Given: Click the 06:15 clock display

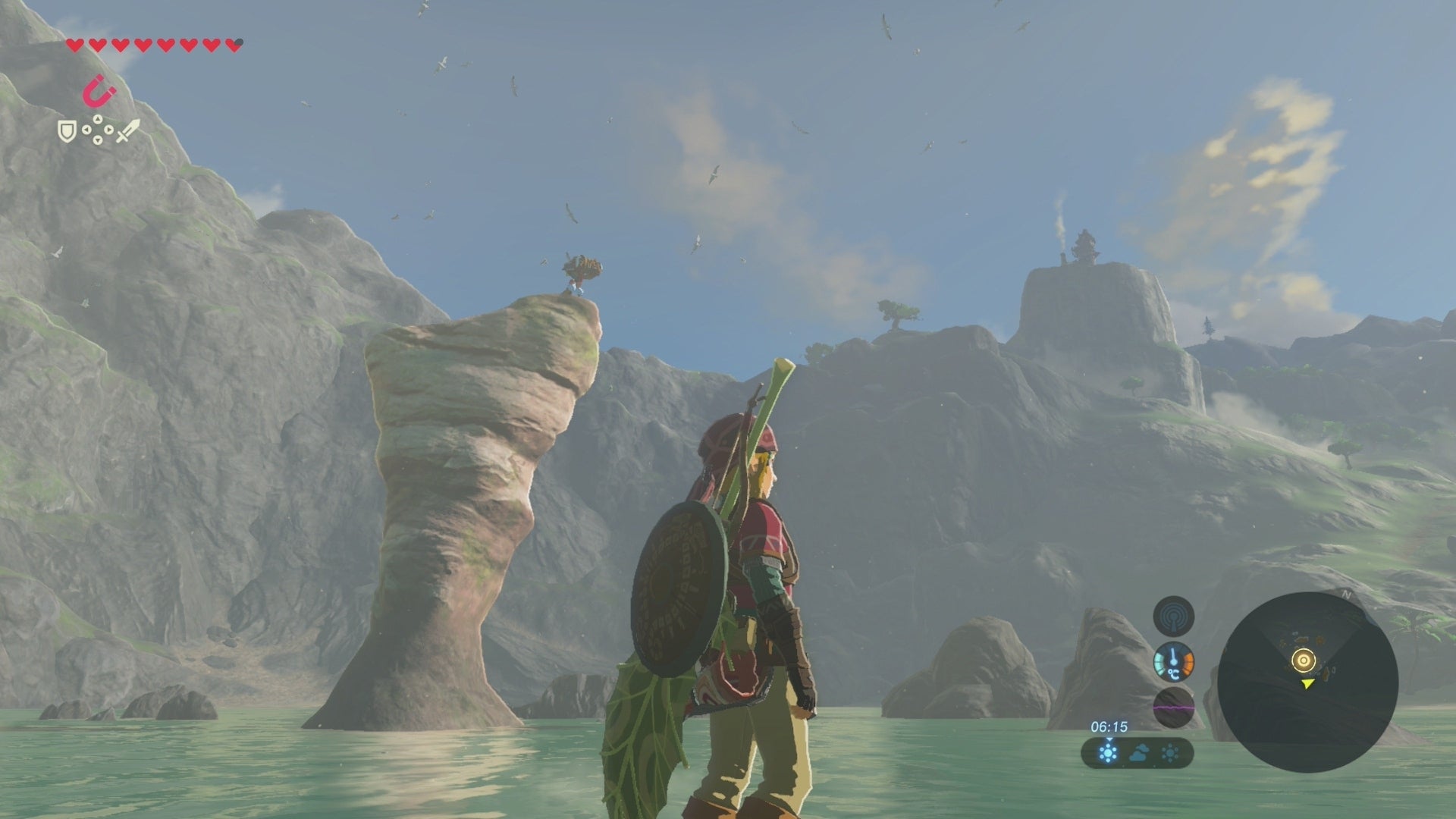Looking at the screenshot, I should pos(1109,726).
